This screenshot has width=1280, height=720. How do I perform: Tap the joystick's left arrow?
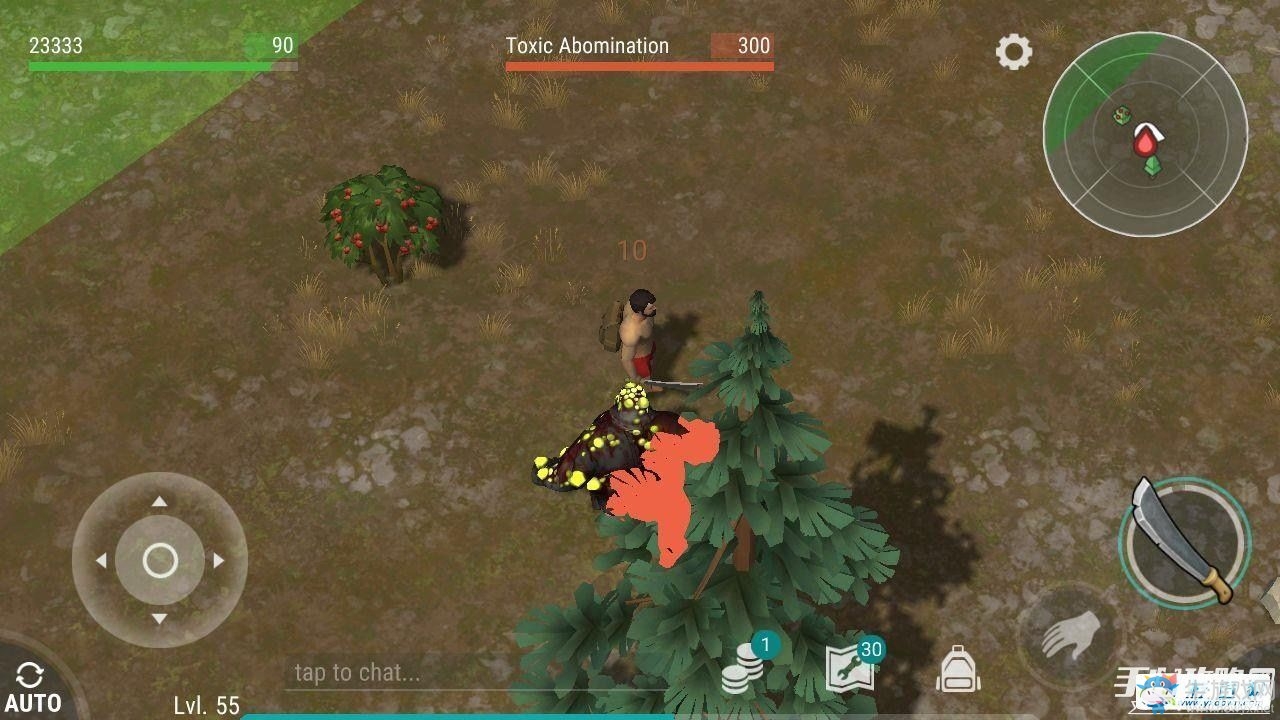pos(101,561)
